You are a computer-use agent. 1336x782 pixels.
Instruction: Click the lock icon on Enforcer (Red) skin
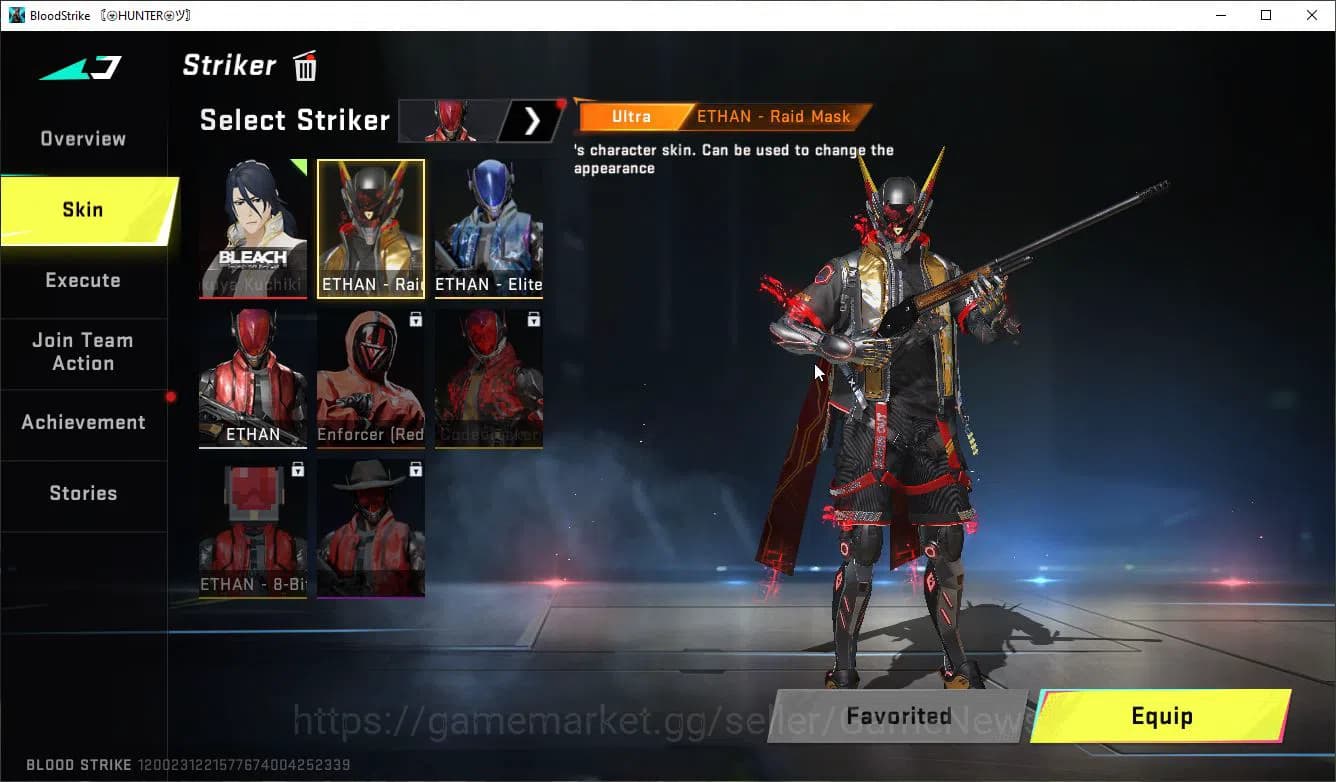pyautogui.click(x=418, y=318)
